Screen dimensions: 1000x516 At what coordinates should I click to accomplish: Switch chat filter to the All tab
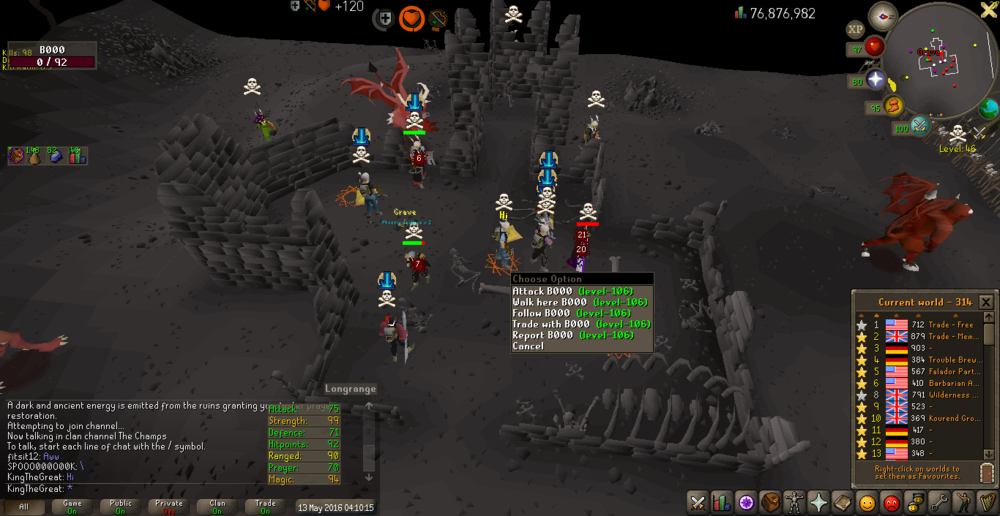24,507
